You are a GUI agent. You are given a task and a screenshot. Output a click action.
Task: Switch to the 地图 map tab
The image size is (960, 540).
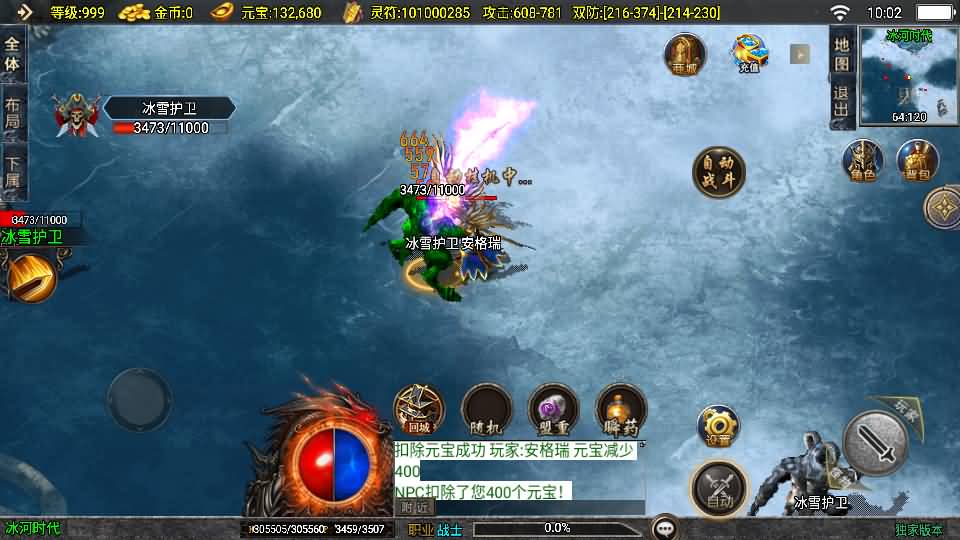click(x=842, y=53)
